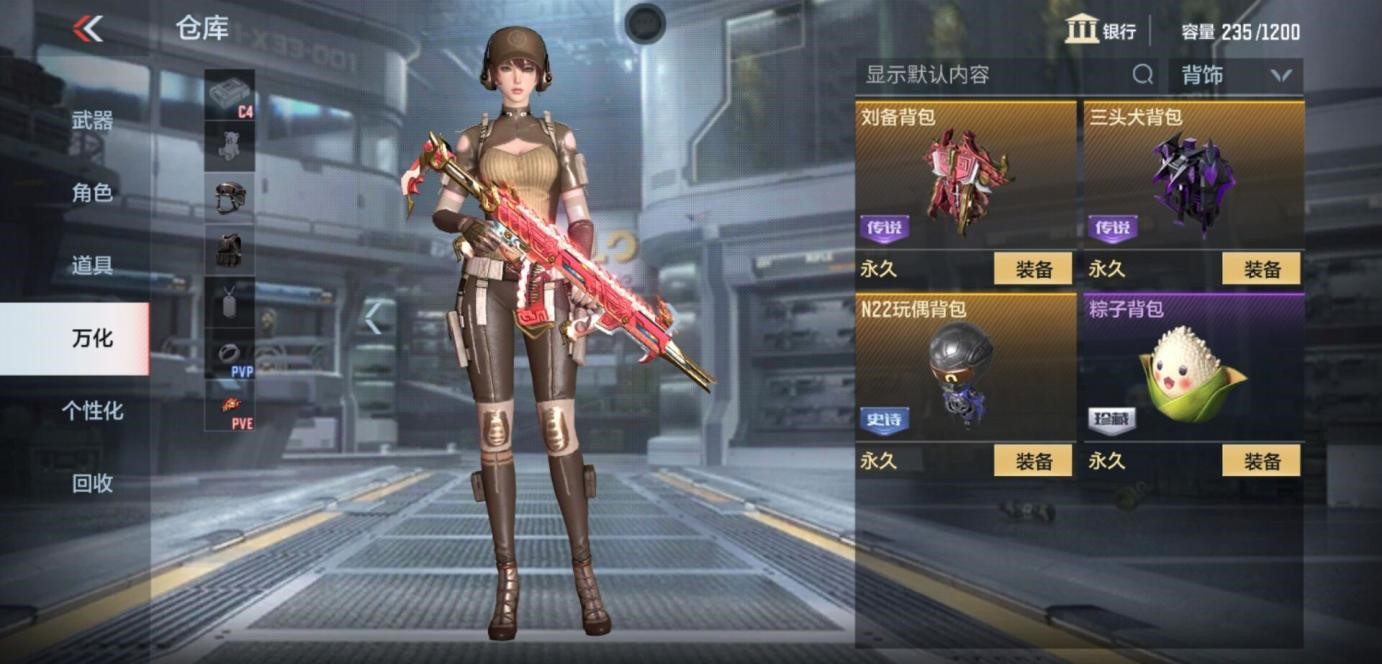Equip the N22玩偶背包

[x=1032, y=461]
